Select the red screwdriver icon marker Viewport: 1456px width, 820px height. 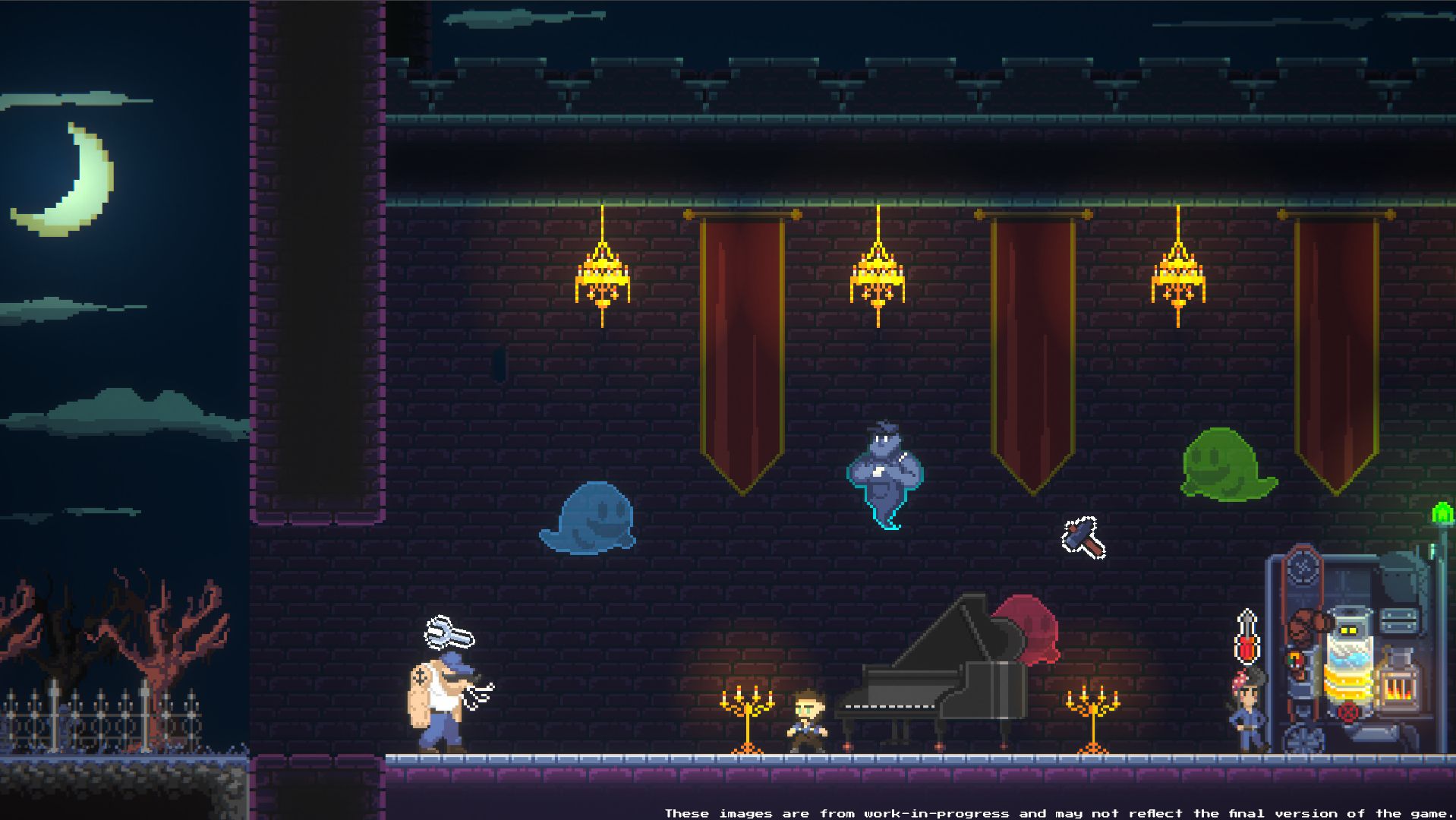tap(1246, 636)
